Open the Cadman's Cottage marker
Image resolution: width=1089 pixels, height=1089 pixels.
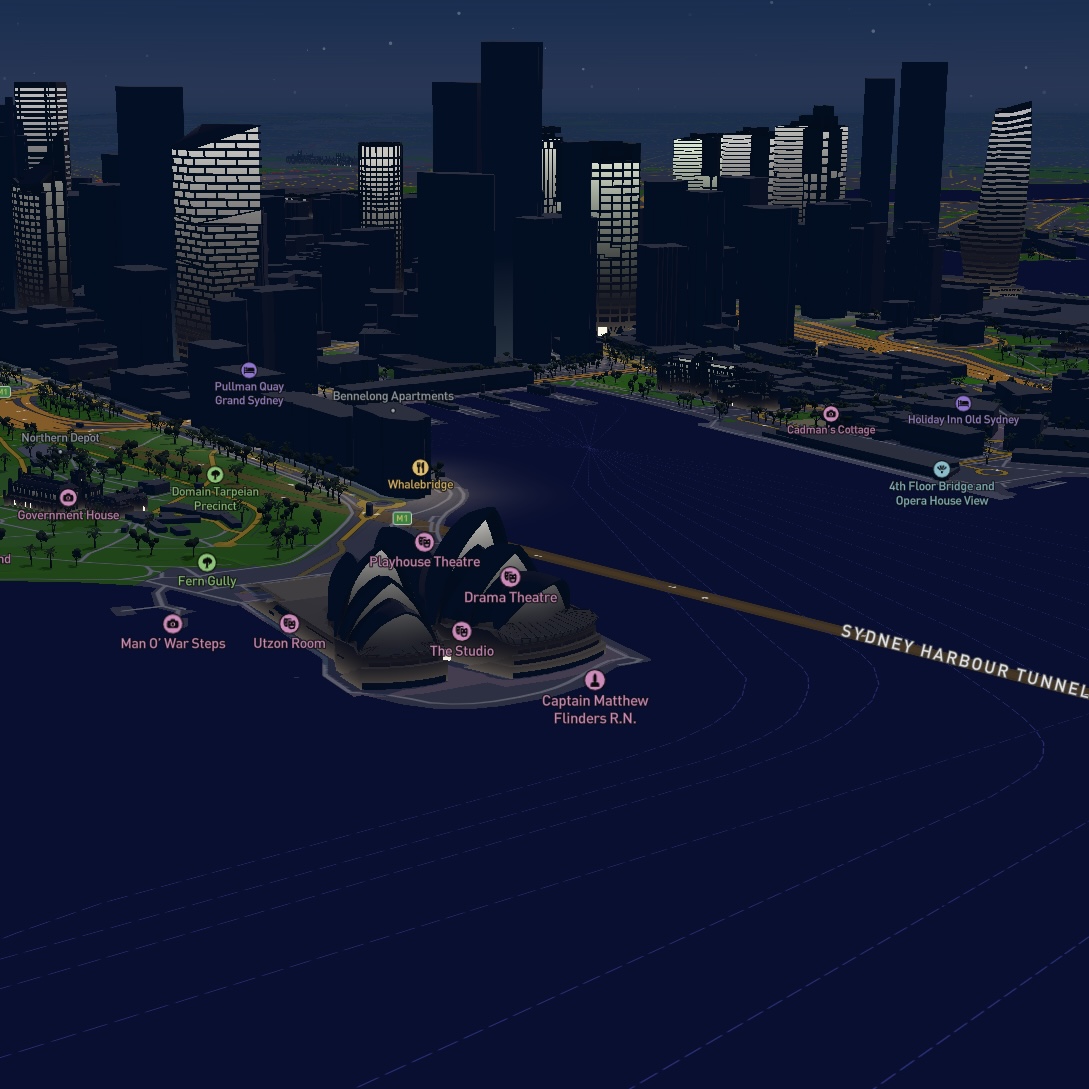pos(830,413)
